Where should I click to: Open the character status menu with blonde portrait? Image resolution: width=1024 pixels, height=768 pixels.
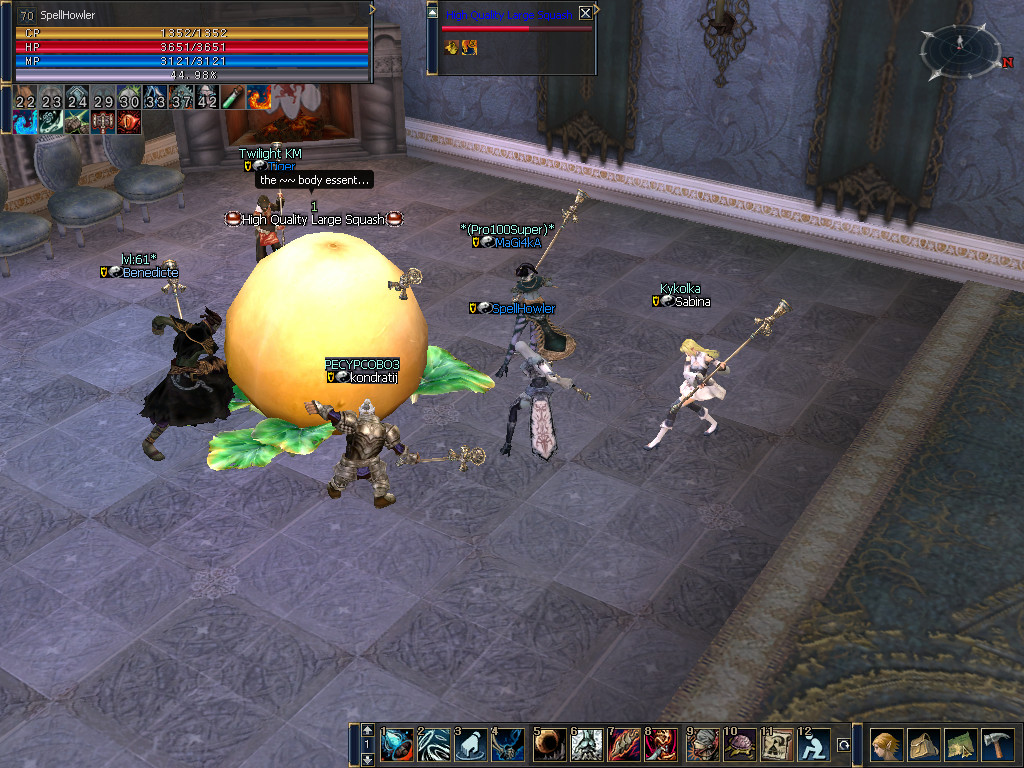[886, 745]
